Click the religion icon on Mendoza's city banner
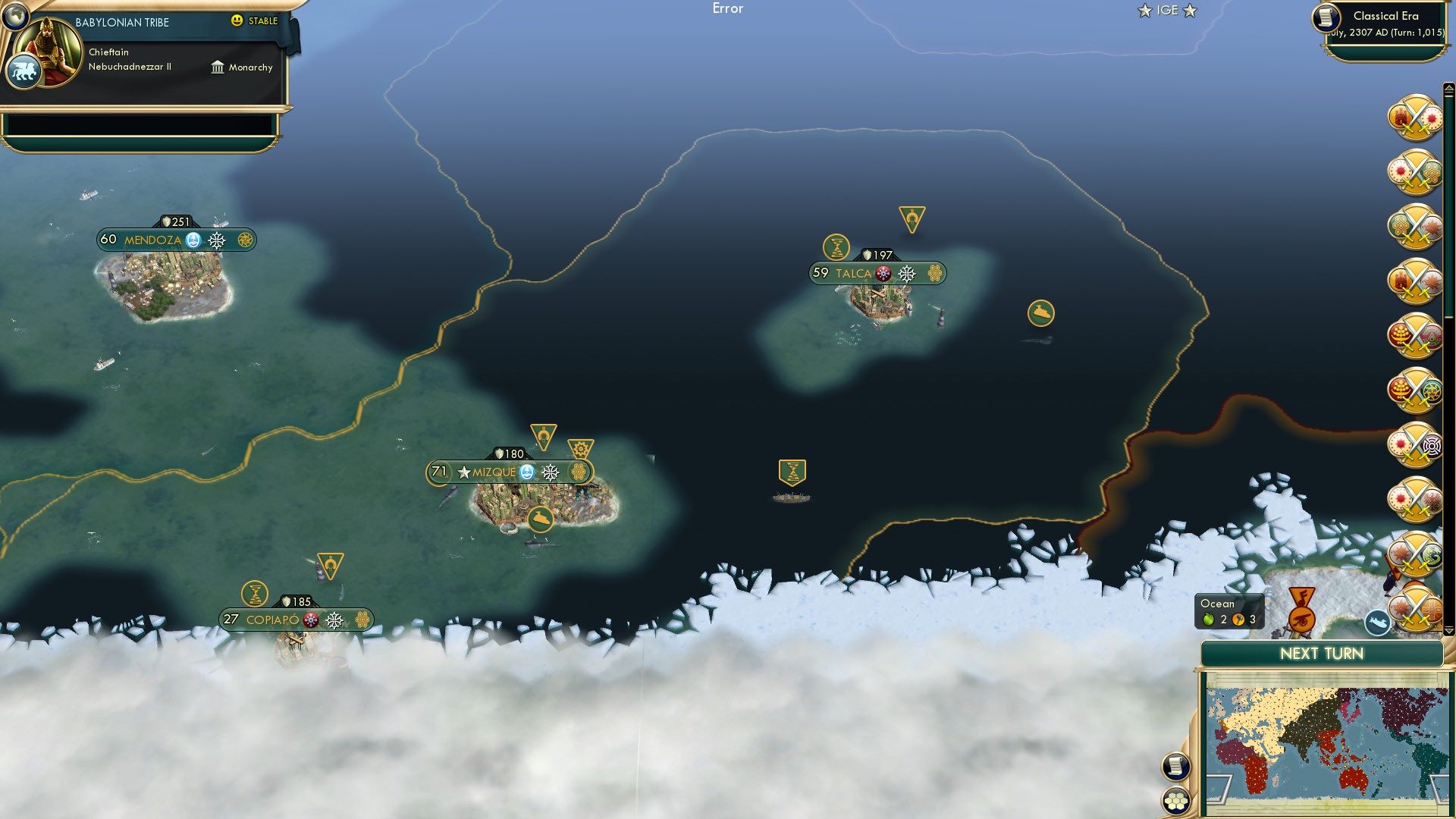 [x=194, y=240]
